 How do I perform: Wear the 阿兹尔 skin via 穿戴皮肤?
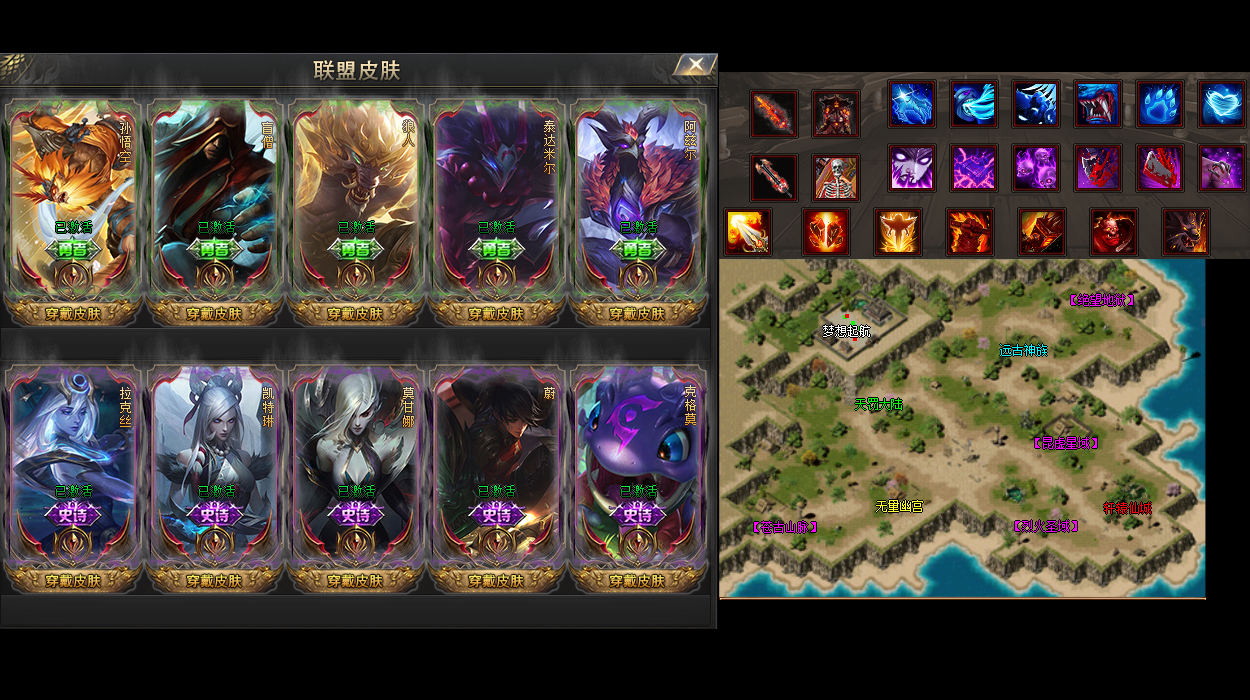[637, 313]
